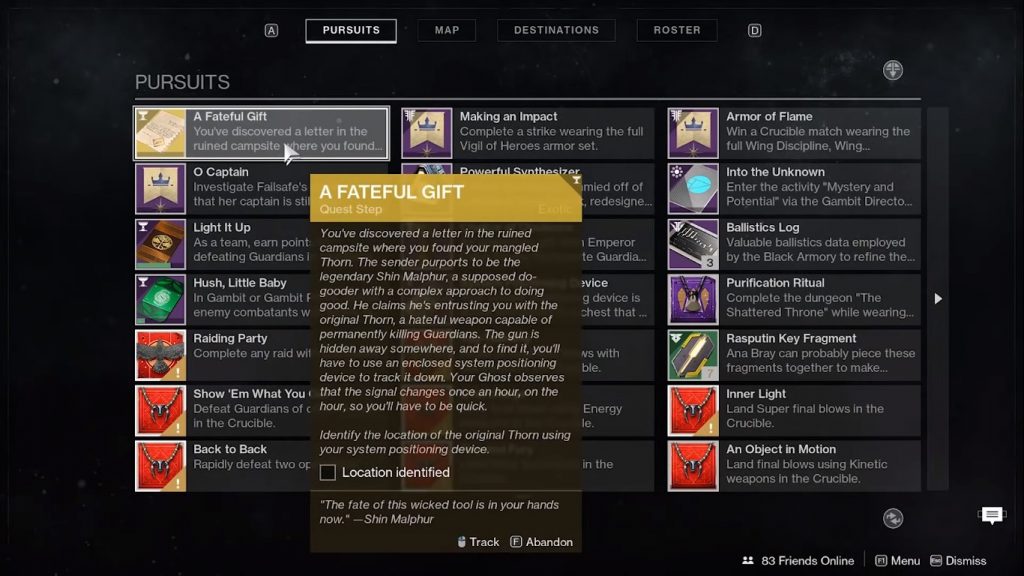Select the Pursuits tab
Screen dimensions: 1024x576
coord(351,30)
